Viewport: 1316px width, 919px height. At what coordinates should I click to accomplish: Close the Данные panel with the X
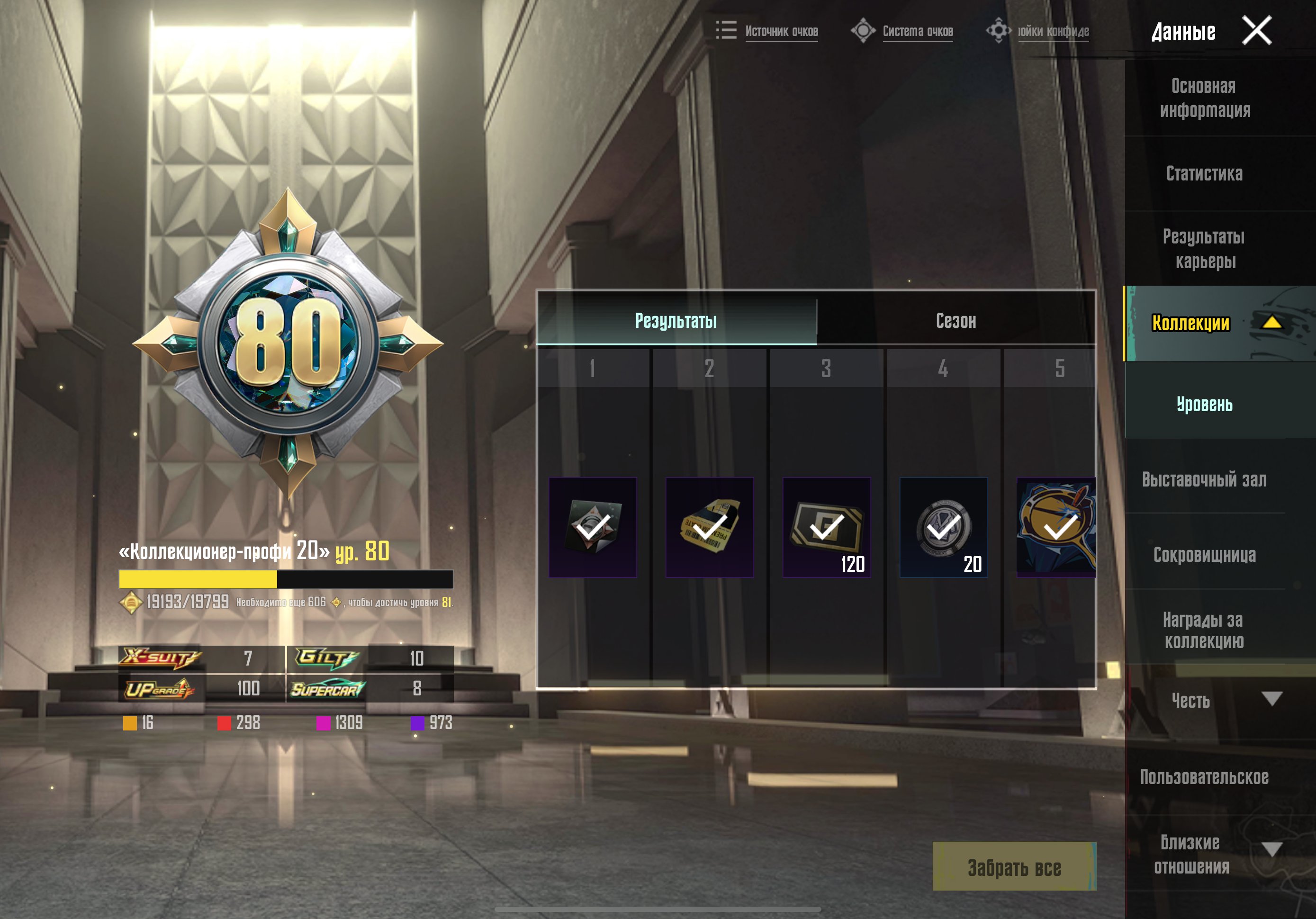pyautogui.click(x=1256, y=30)
